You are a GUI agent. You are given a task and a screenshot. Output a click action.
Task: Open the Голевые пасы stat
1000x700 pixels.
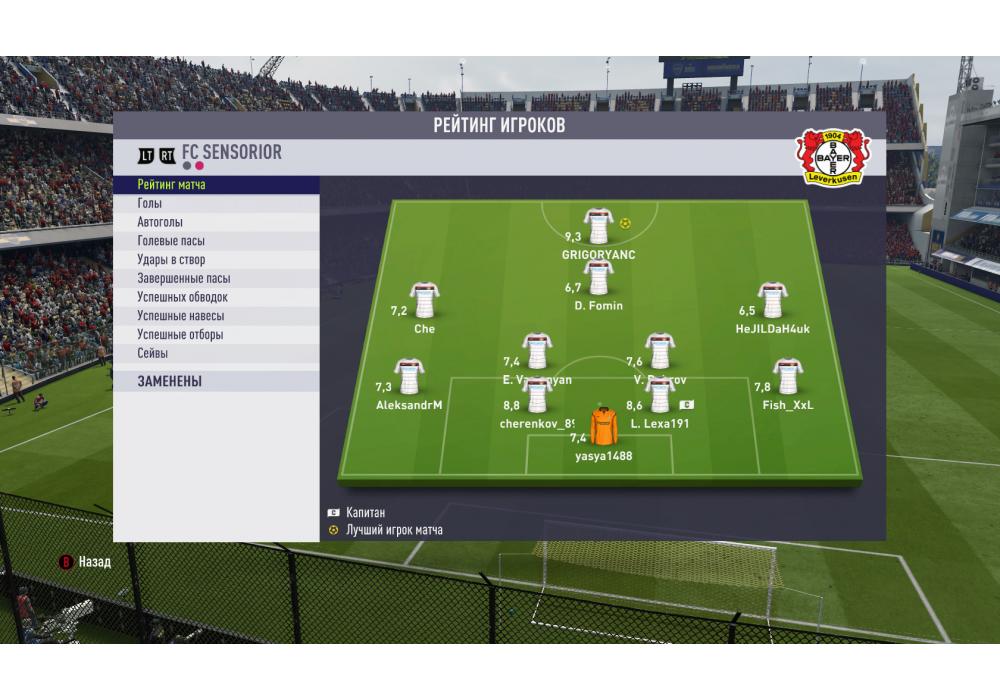tap(216, 241)
